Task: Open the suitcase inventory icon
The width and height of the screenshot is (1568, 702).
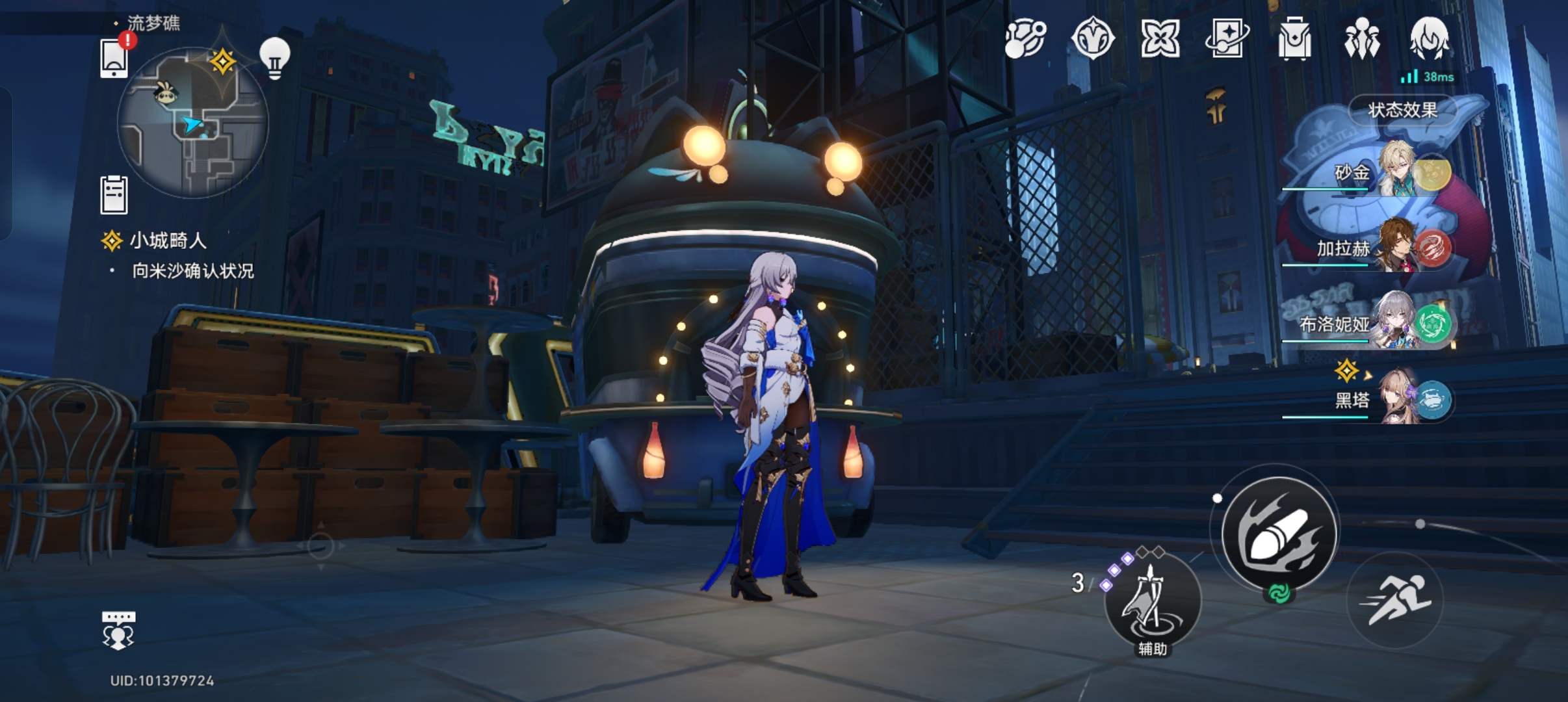Action: pos(1294,39)
